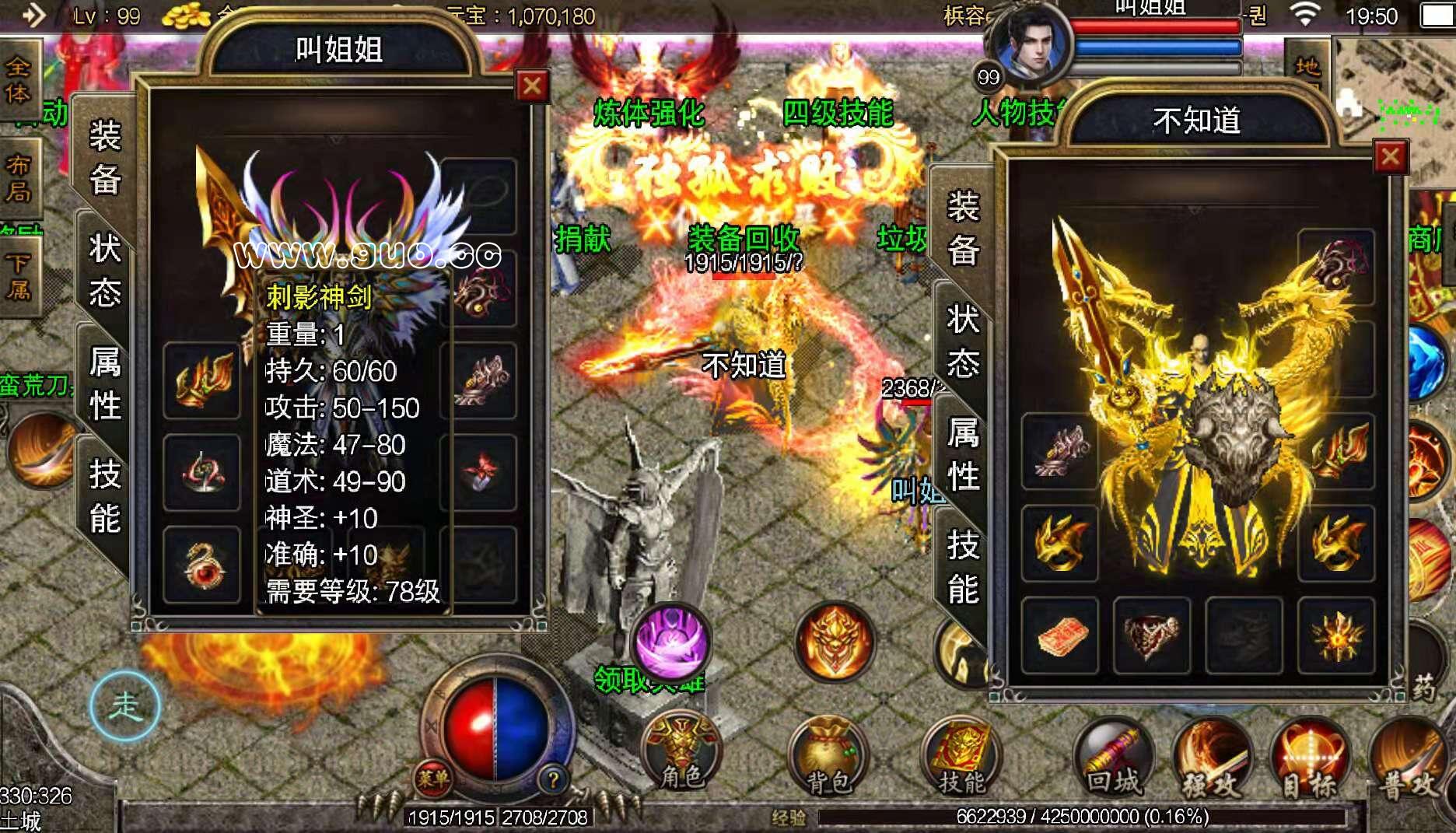This screenshot has width=1456, height=833.
Task: Select the 全体 button on left edge
Action: click(17, 79)
